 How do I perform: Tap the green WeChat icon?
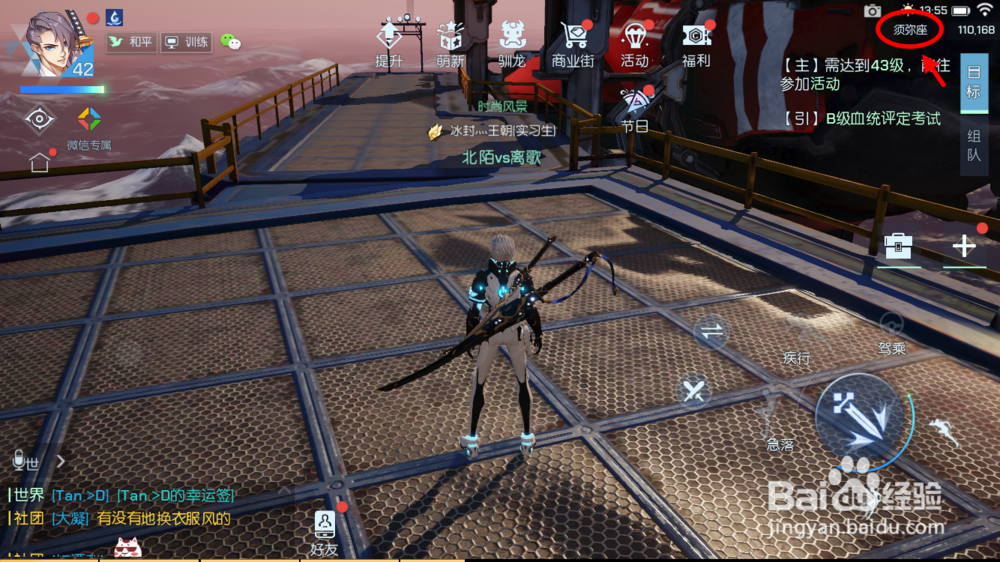tap(231, 42)
